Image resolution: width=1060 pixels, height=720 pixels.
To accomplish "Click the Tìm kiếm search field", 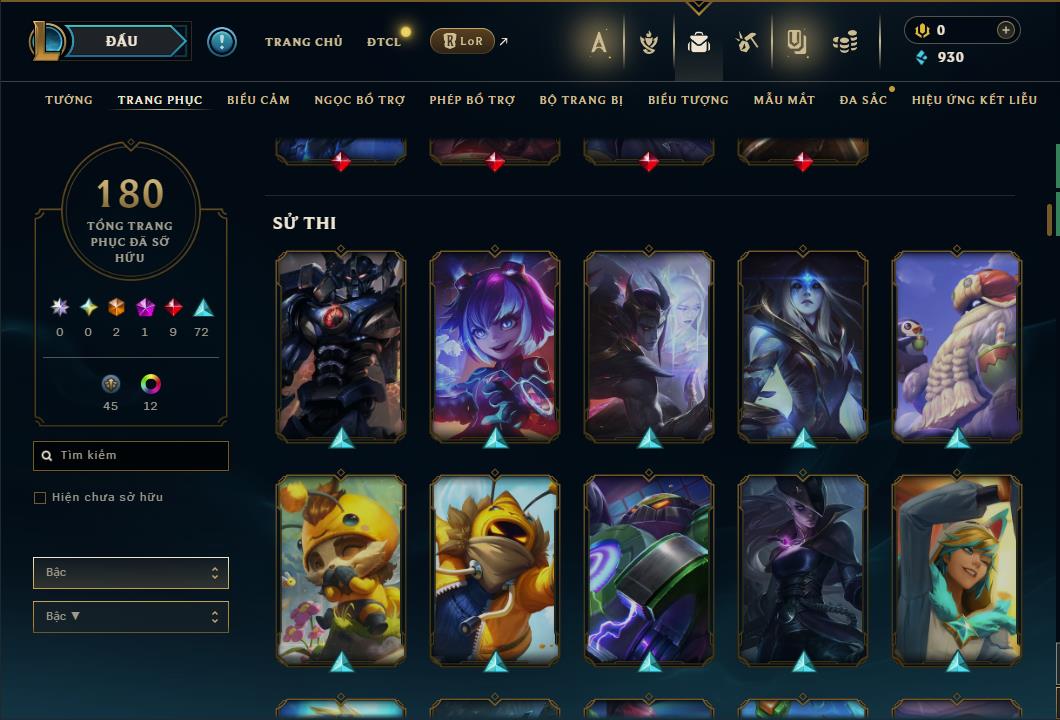I will pos(131,456).
